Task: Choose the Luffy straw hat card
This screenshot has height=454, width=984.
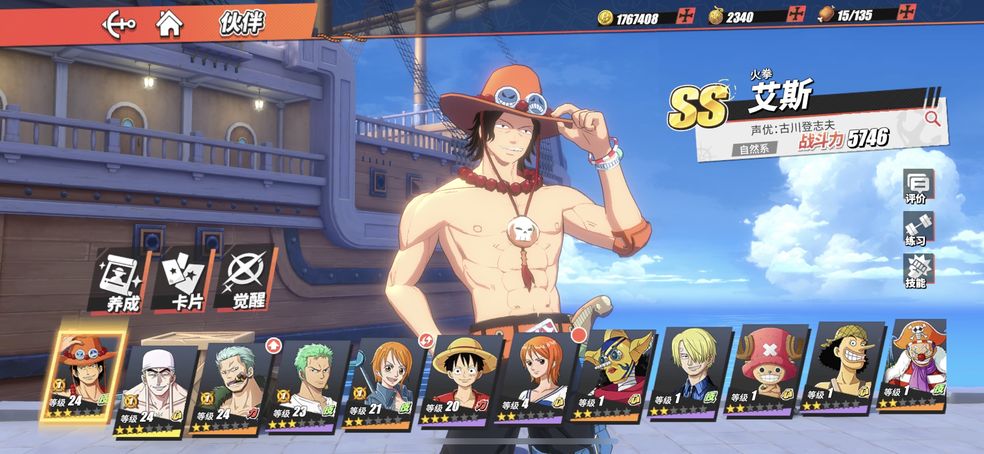Action: (454, 380)
